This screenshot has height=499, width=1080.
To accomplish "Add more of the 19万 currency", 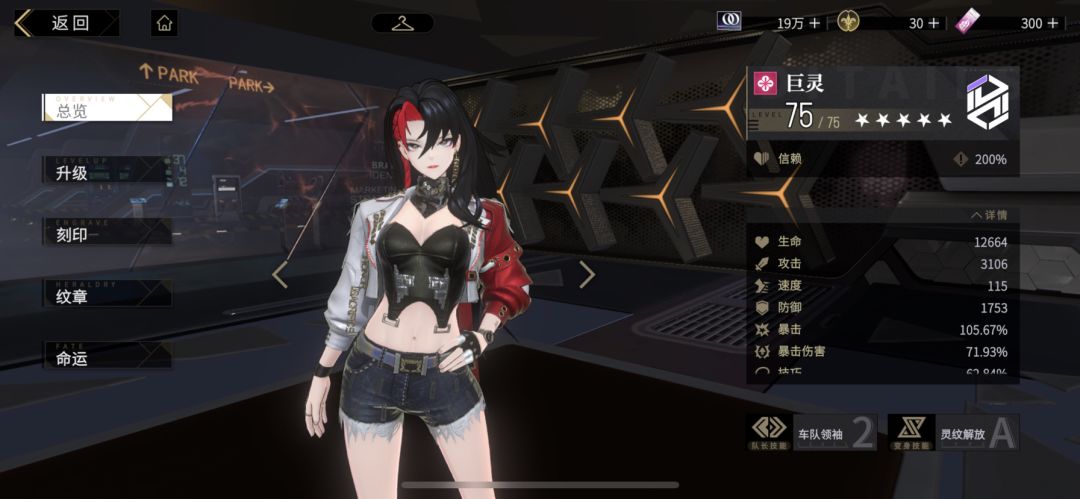I will [x=814, y=23].
